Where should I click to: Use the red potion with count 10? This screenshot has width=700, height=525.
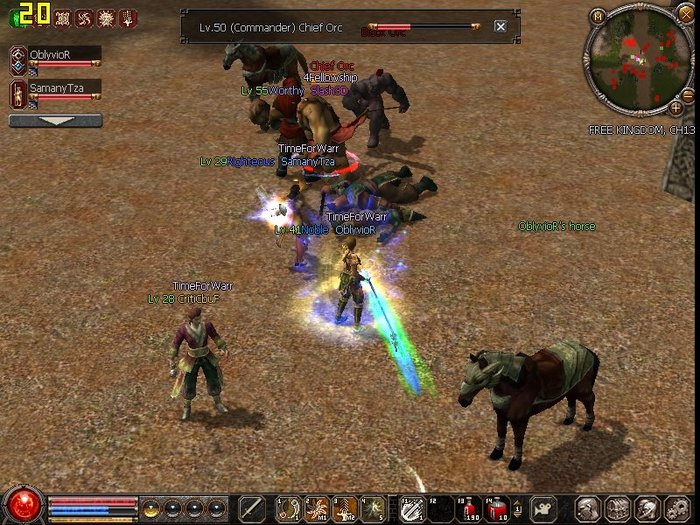[x=497, y=508]
